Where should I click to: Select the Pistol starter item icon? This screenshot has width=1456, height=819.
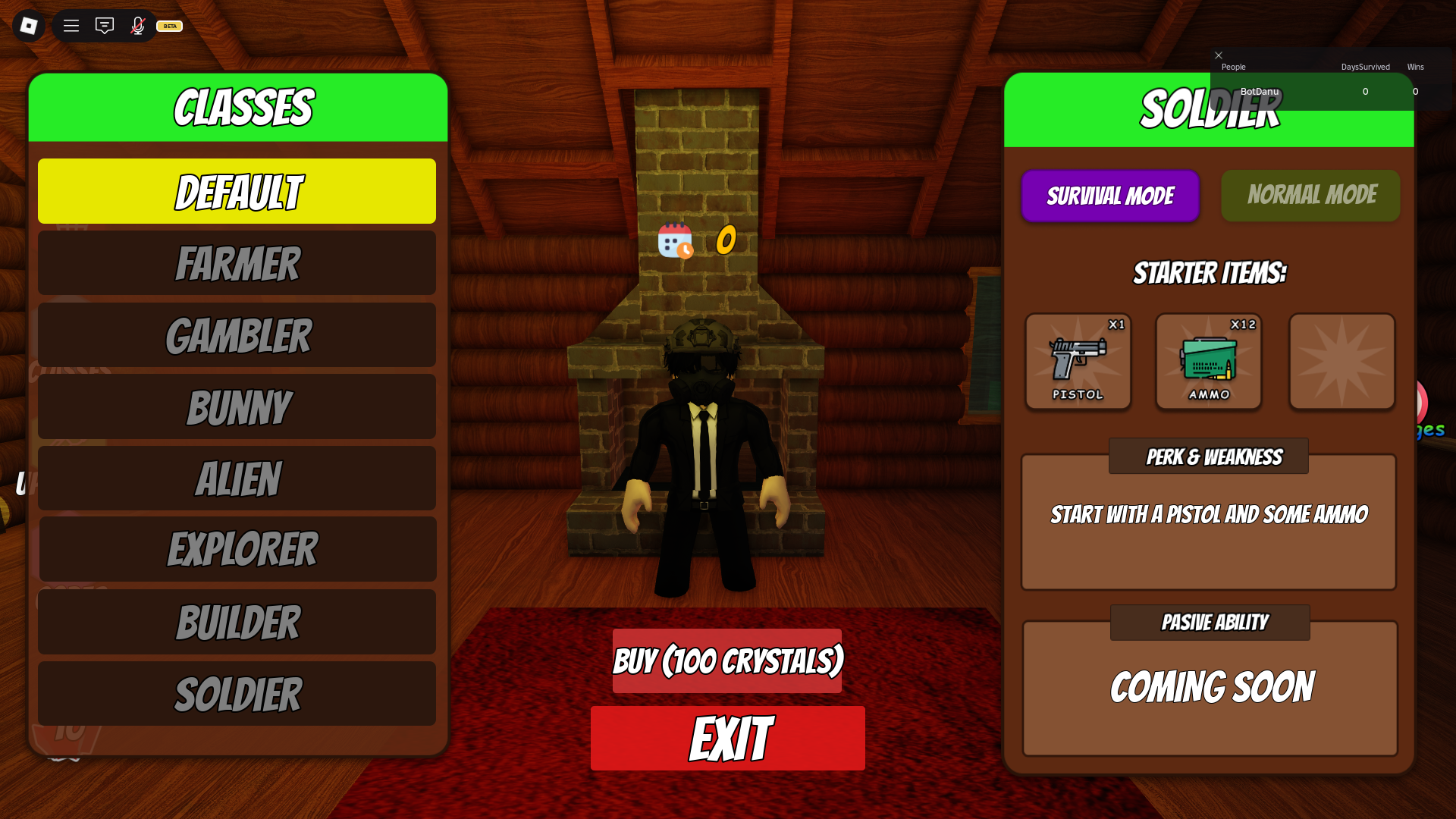[1078, 362]
